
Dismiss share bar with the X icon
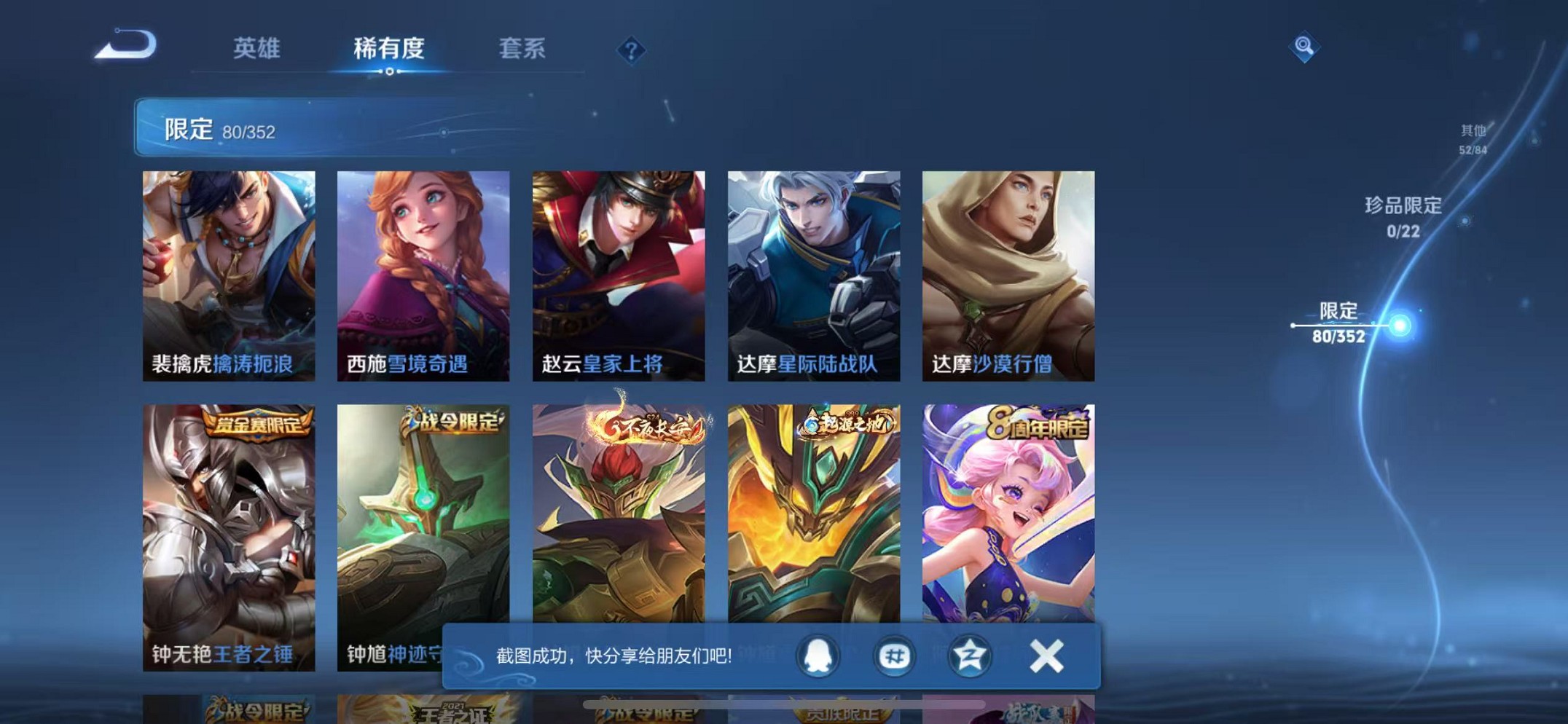(x=1045, y=655)
